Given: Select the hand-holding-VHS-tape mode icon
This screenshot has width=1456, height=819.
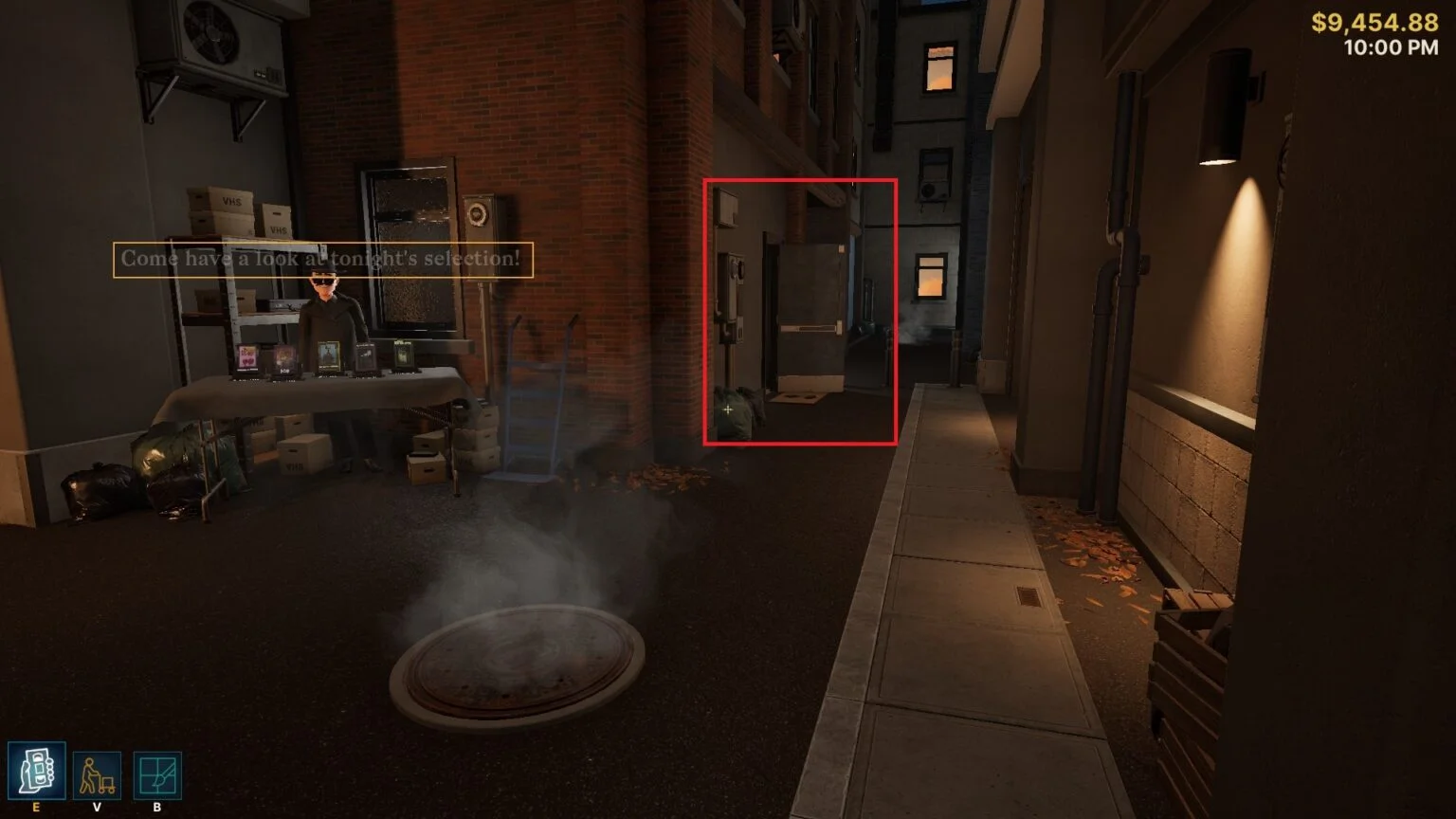Looking at the screenshot, I should 37,771.
